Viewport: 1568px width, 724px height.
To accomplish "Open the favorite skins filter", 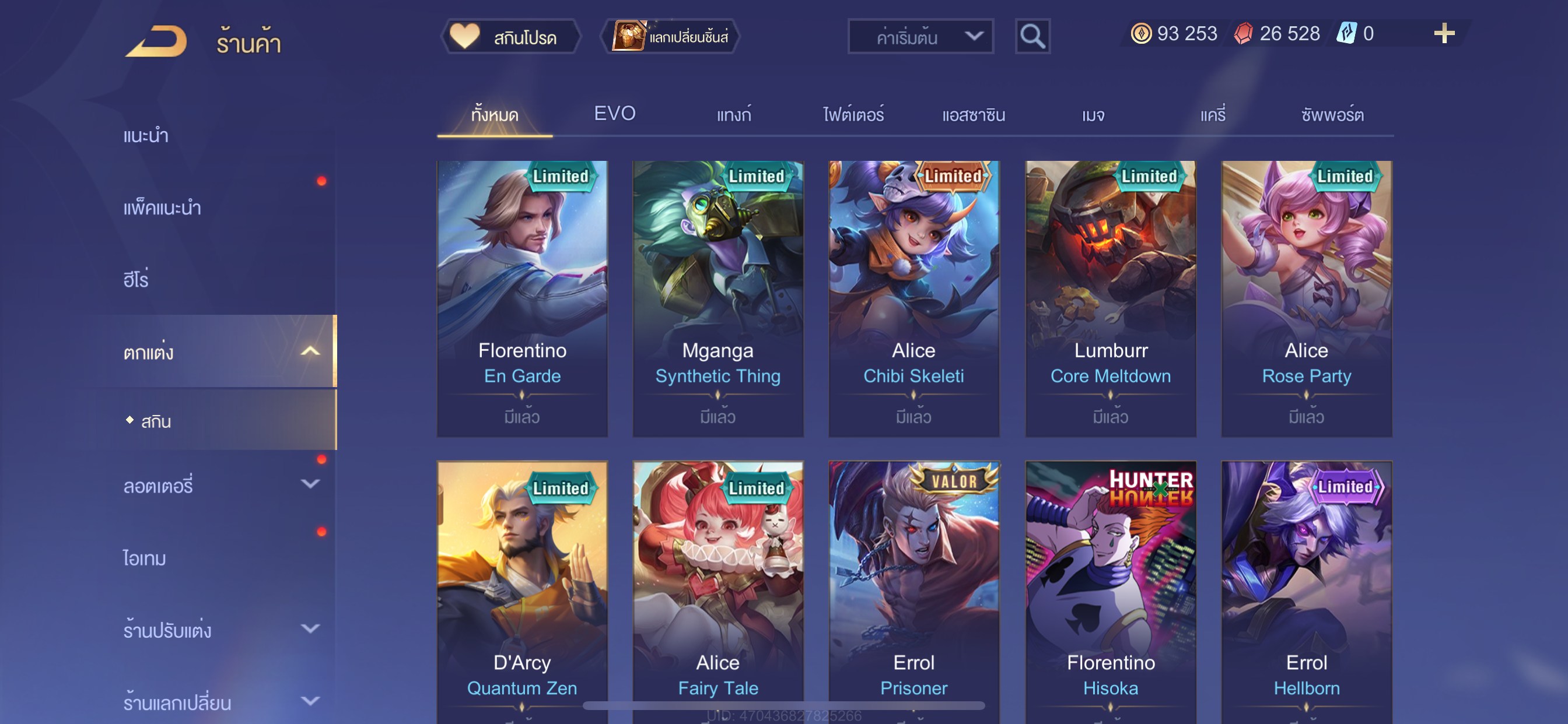I will tap(510, 37).
